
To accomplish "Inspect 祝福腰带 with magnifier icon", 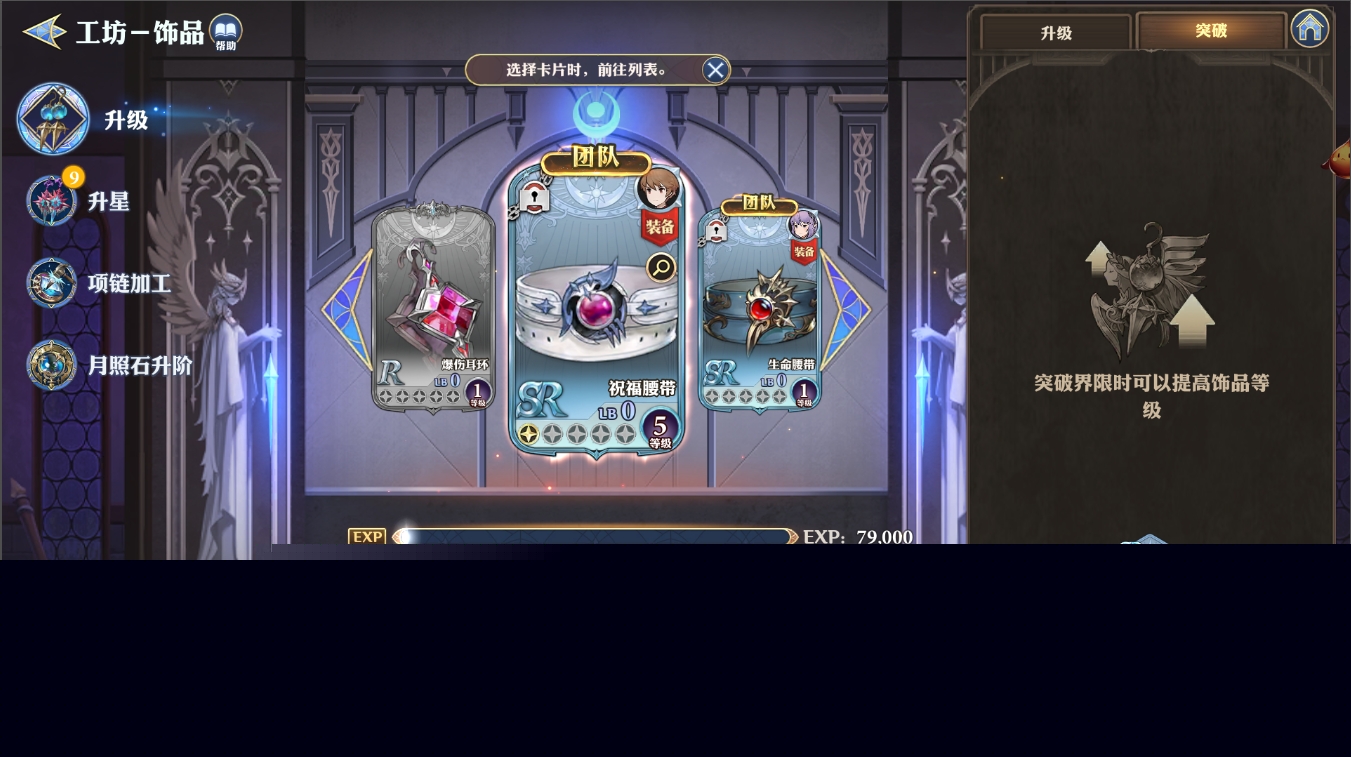I will tap(661, 267).
